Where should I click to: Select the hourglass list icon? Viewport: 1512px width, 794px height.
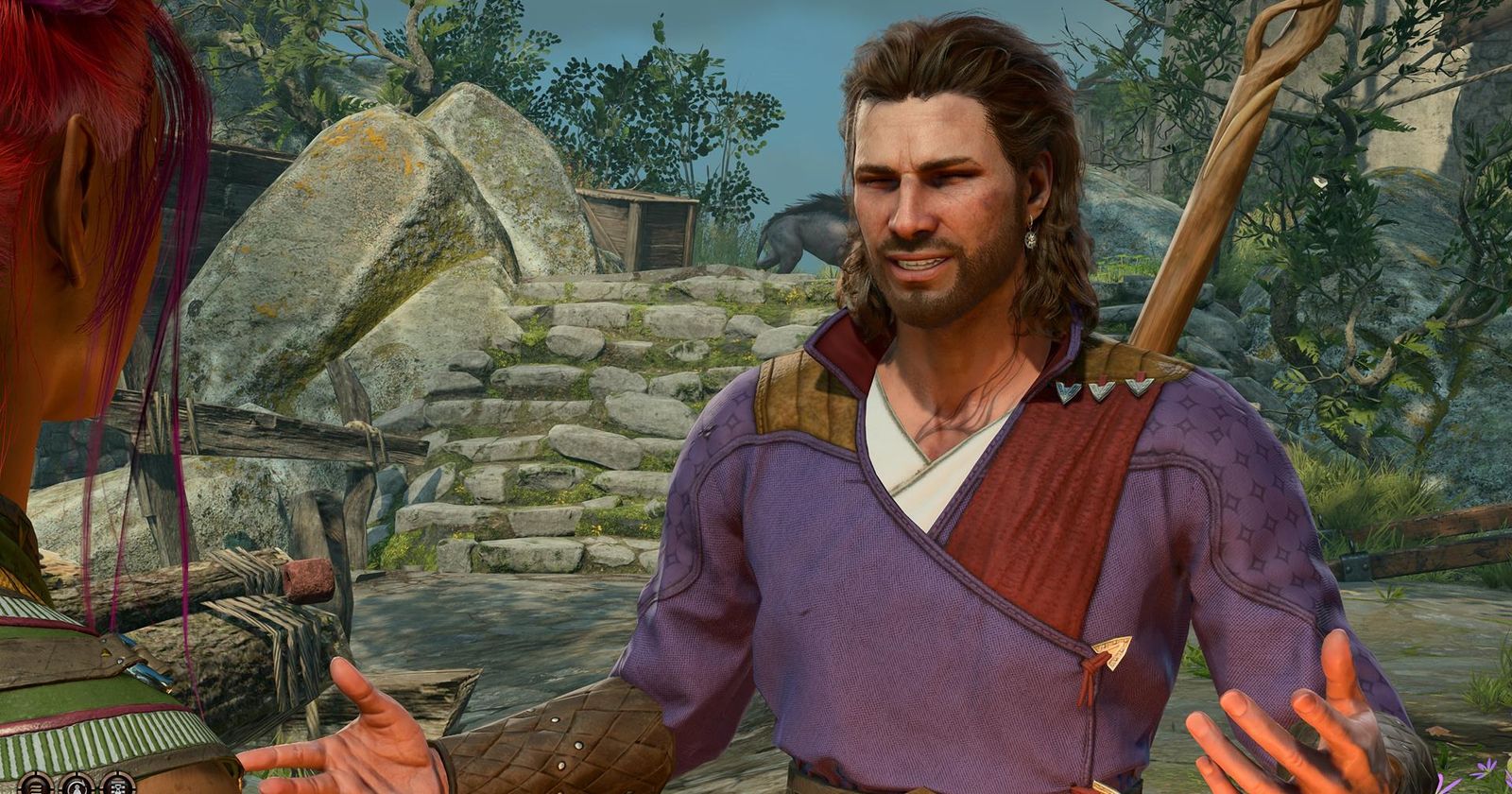(117, 788)
